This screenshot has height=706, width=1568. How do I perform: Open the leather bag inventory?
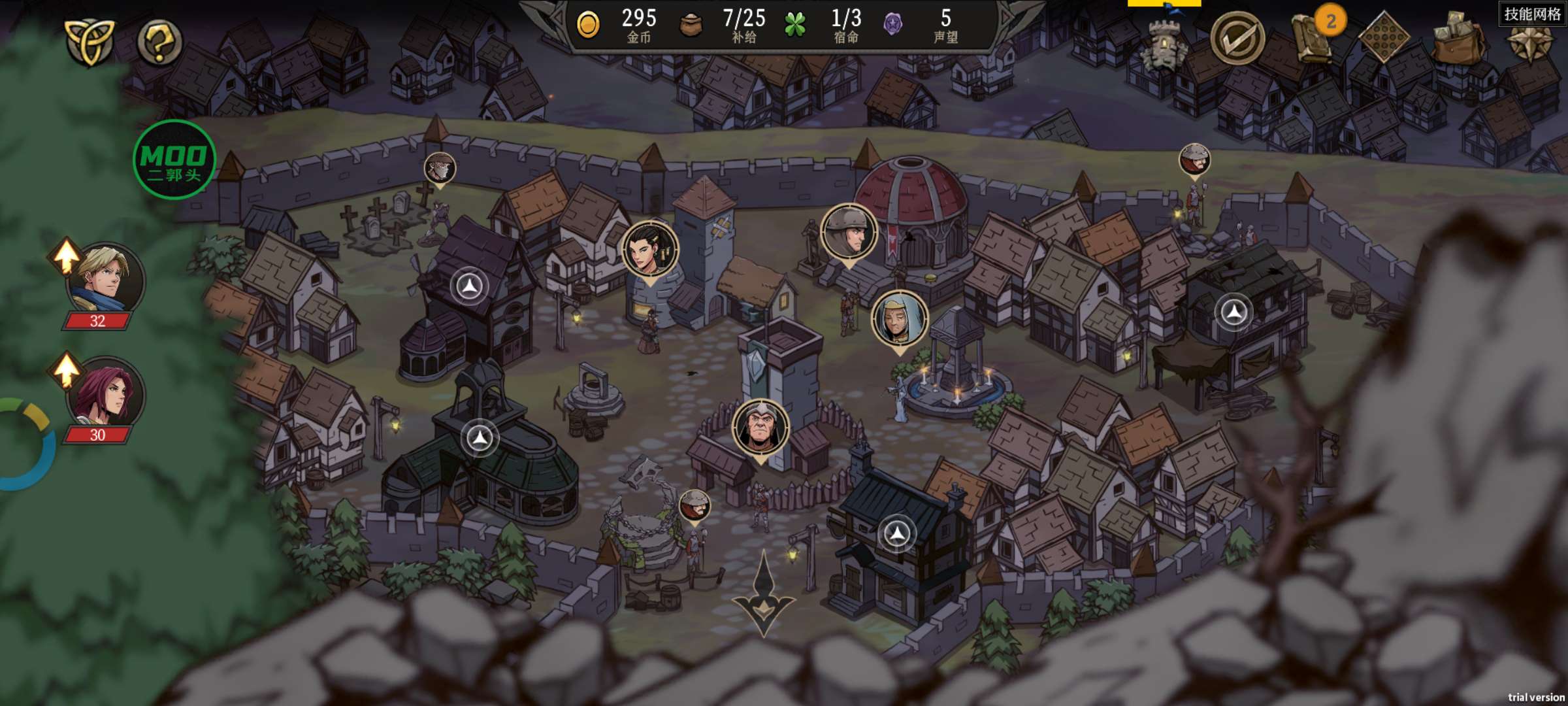click(1460, 38)
